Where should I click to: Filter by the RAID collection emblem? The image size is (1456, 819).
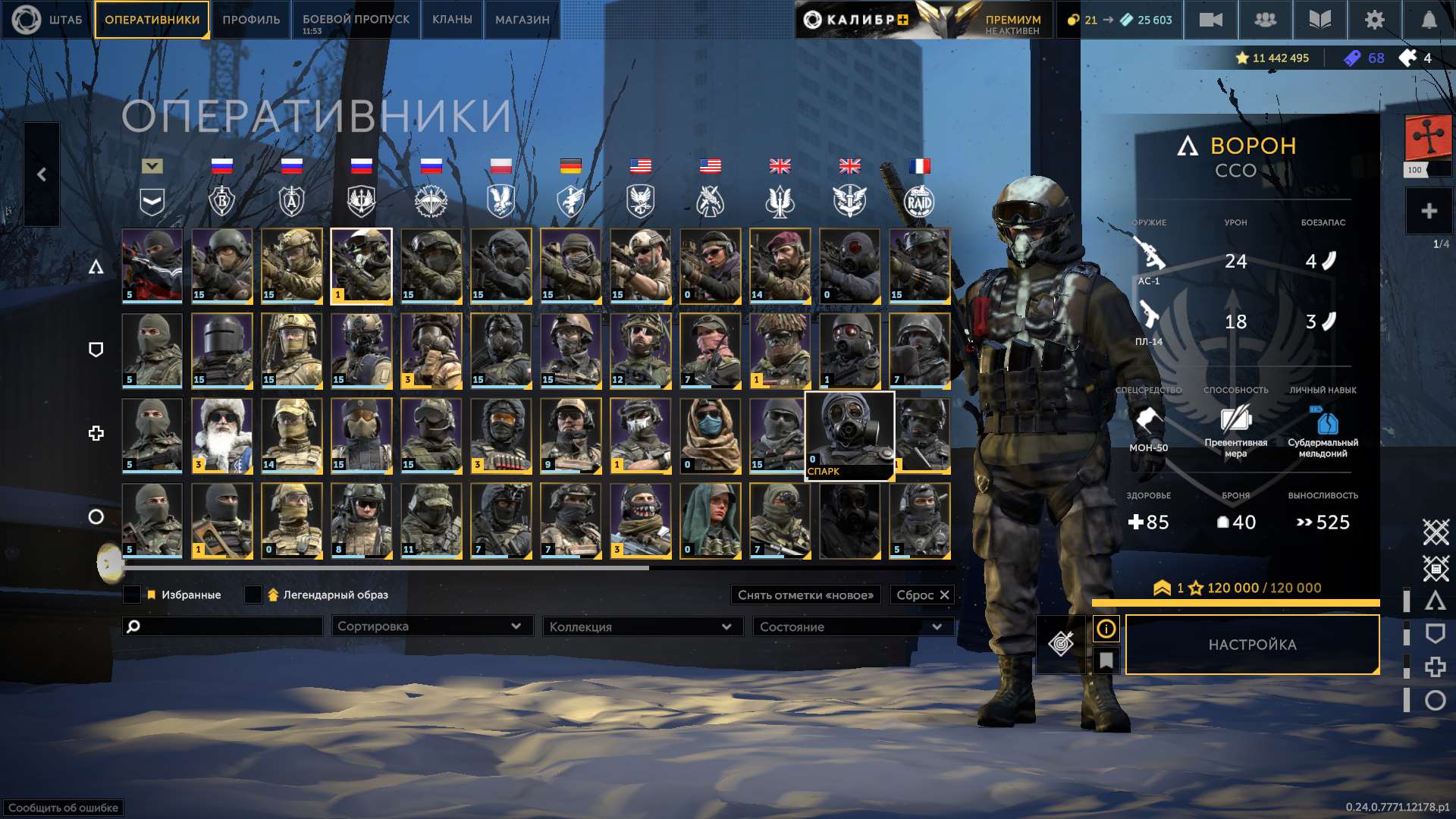919,202
